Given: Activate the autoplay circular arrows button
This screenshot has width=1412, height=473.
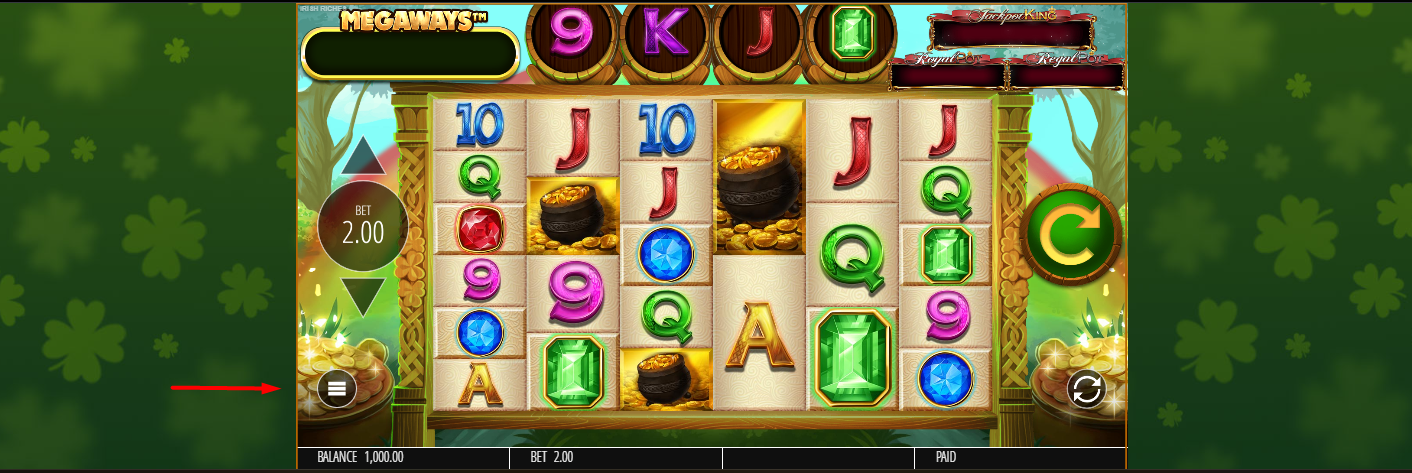Looking at the screenshot, I should 1086,389.
